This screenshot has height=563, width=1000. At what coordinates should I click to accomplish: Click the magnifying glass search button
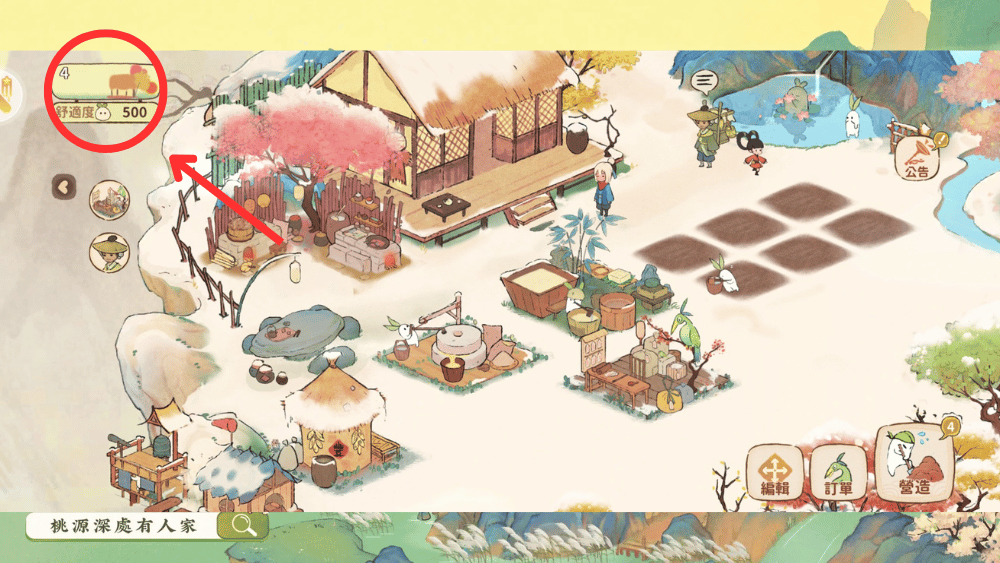pyautogui.click(x=243, y=524)
